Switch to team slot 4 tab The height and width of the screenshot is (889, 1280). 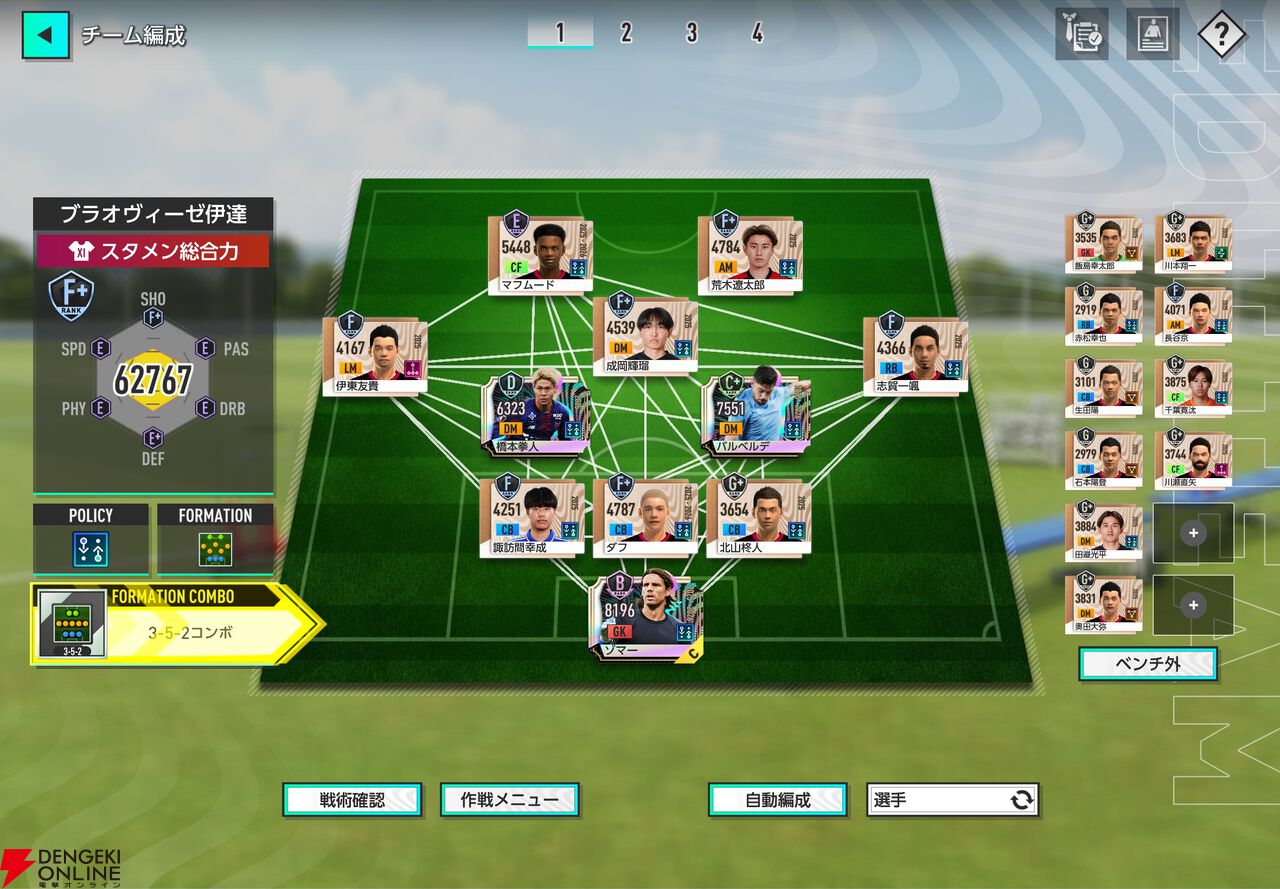(757, 33)
